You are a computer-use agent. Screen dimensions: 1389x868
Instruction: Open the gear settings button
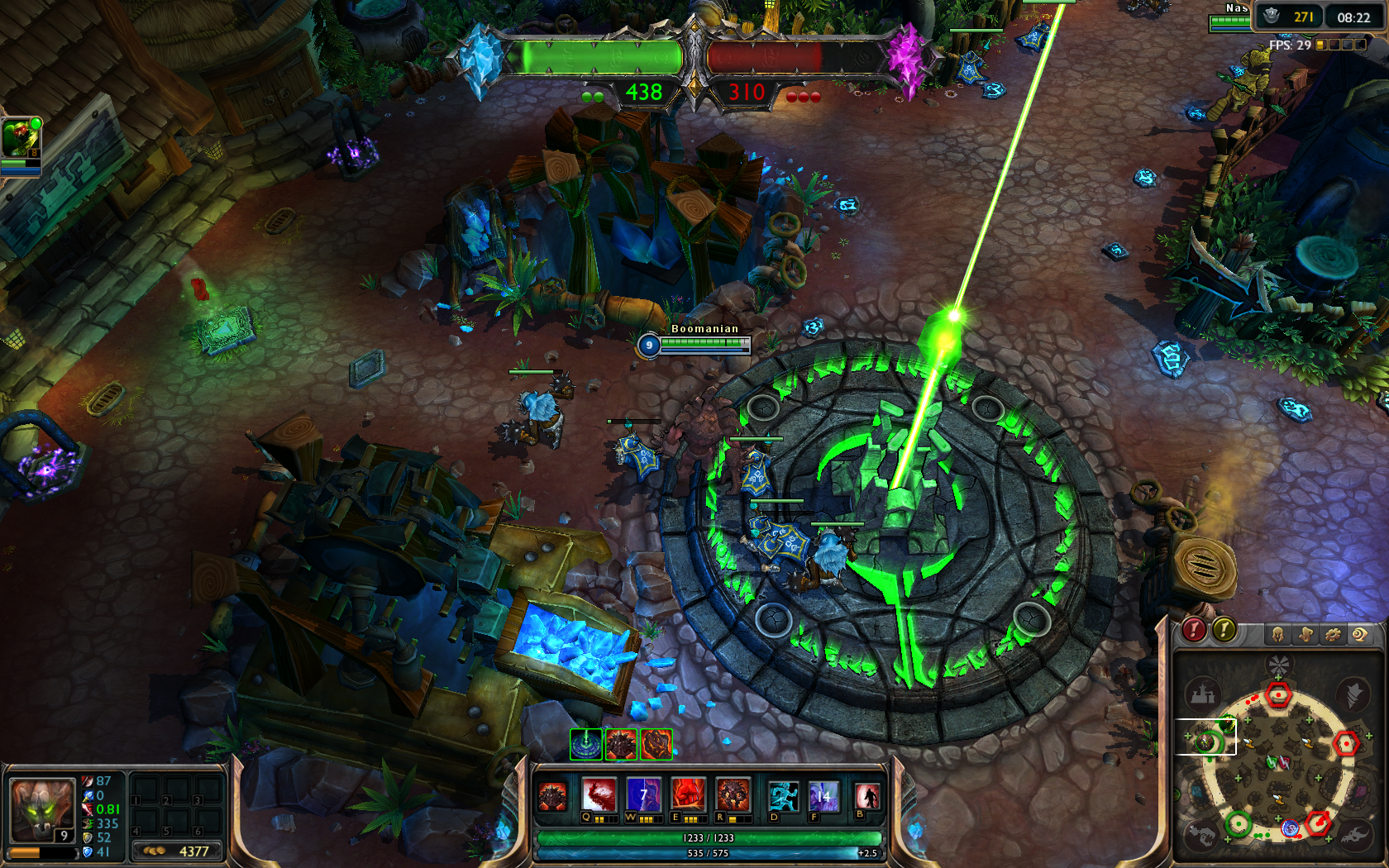pyautogui.click(x=1333, y=634)
